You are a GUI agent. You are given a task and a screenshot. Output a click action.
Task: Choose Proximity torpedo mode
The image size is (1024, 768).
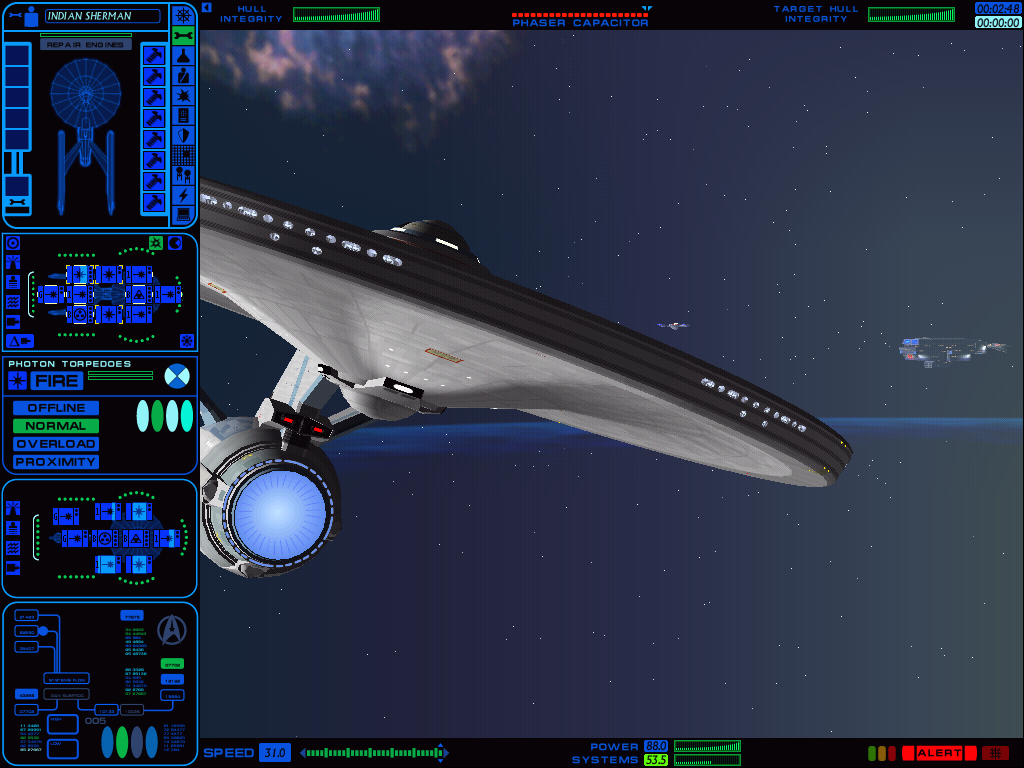[56, 462]
